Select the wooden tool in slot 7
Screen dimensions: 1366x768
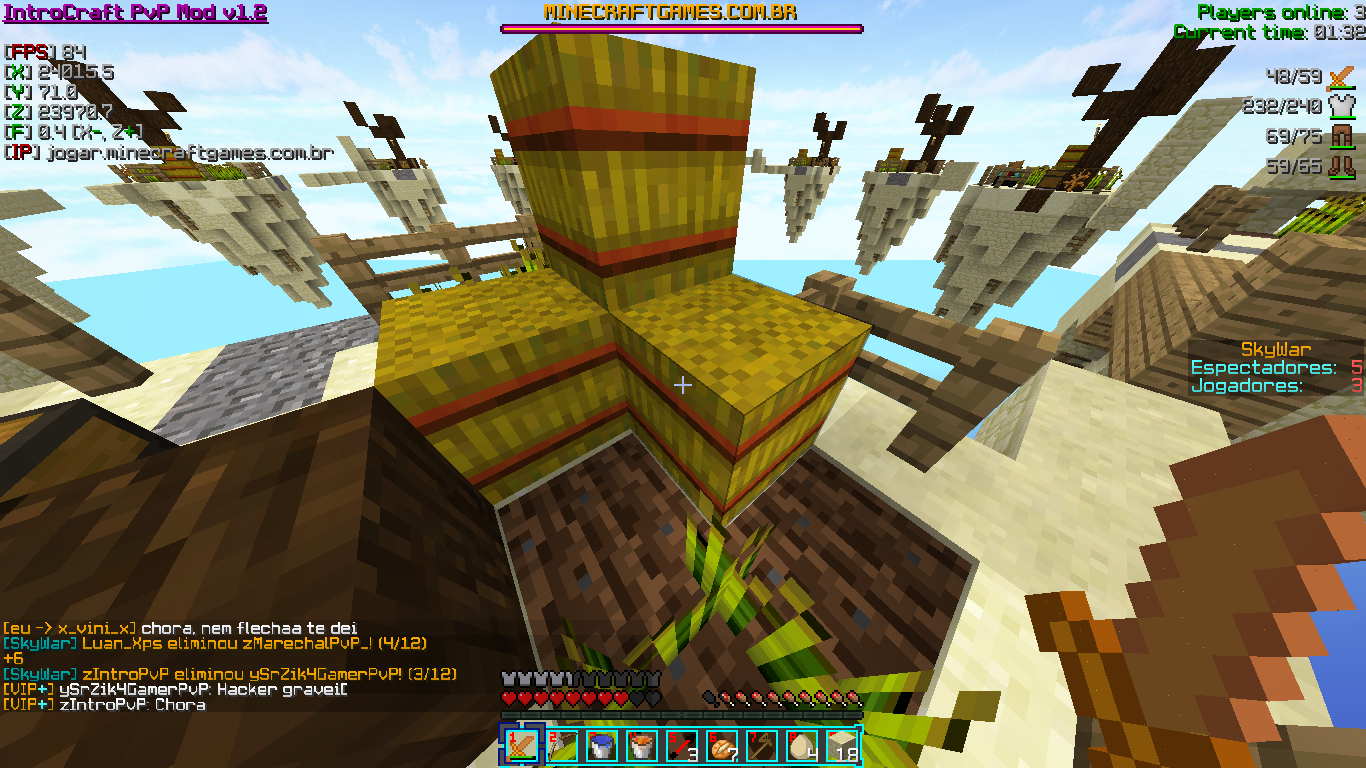(x=761, y=746)
